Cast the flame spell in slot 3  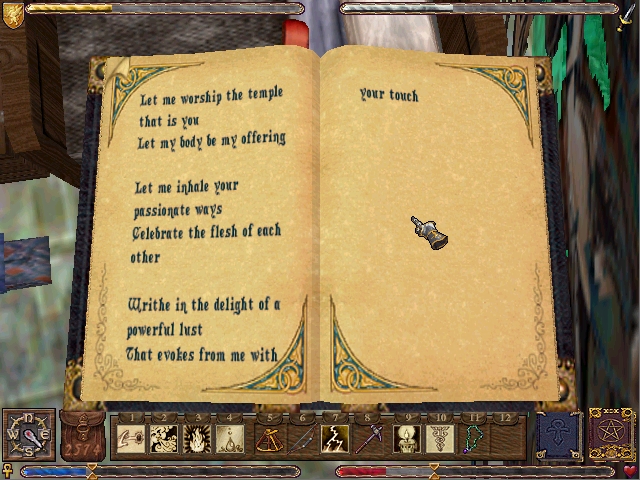tap(197, 439)
